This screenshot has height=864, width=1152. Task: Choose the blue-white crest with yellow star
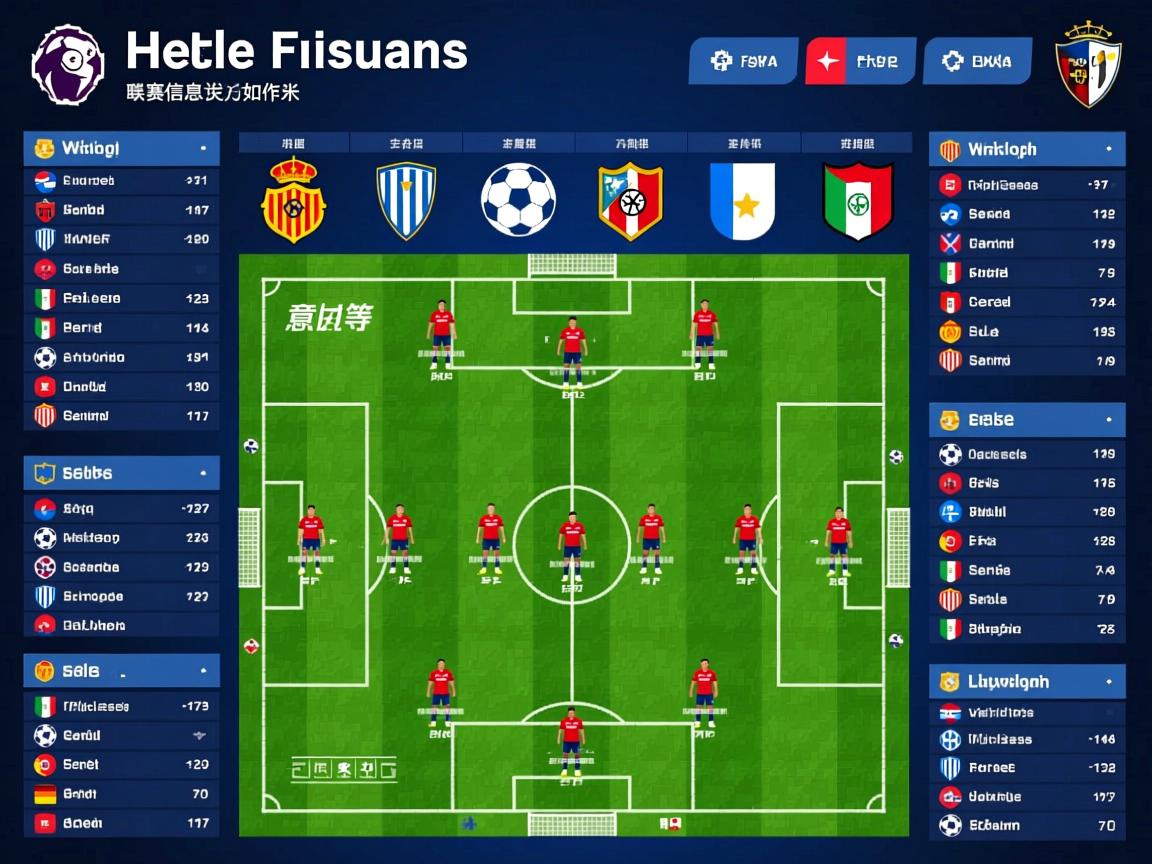click(x=742, y=201)
